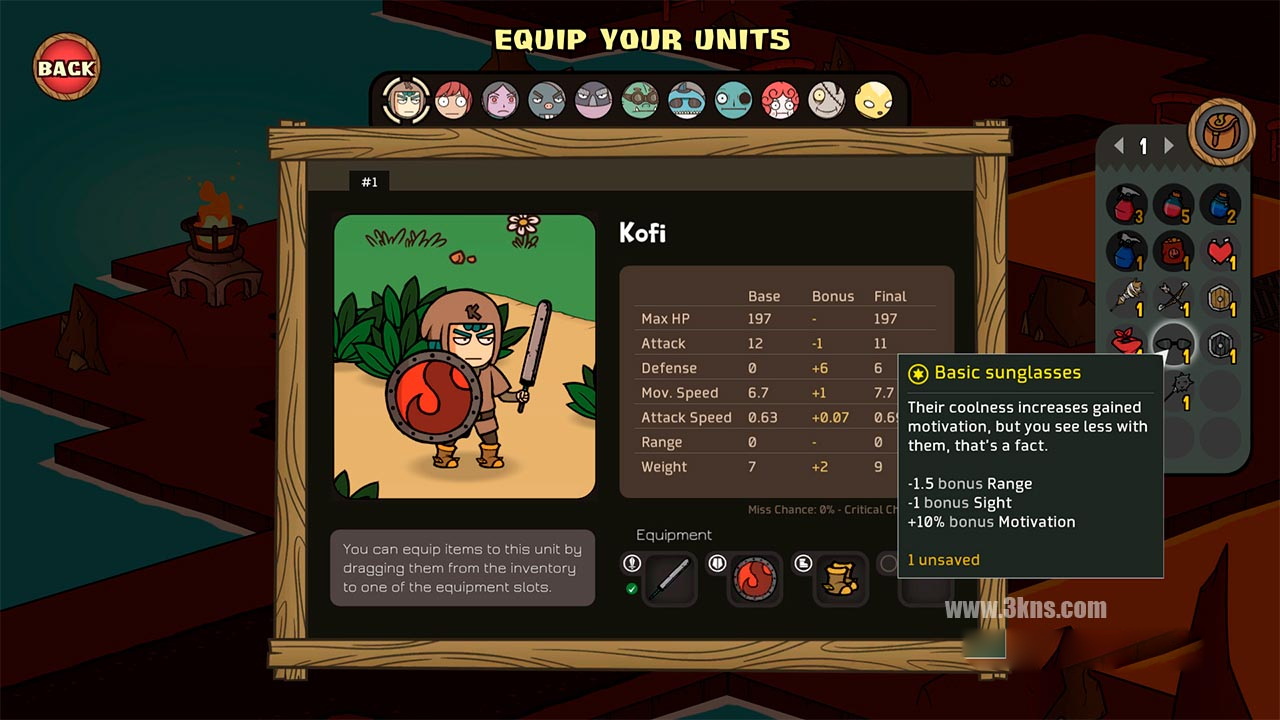Pick the yellow round-faced unit portrait
This screenshot has width=1280, height=720.
(873, 100)
